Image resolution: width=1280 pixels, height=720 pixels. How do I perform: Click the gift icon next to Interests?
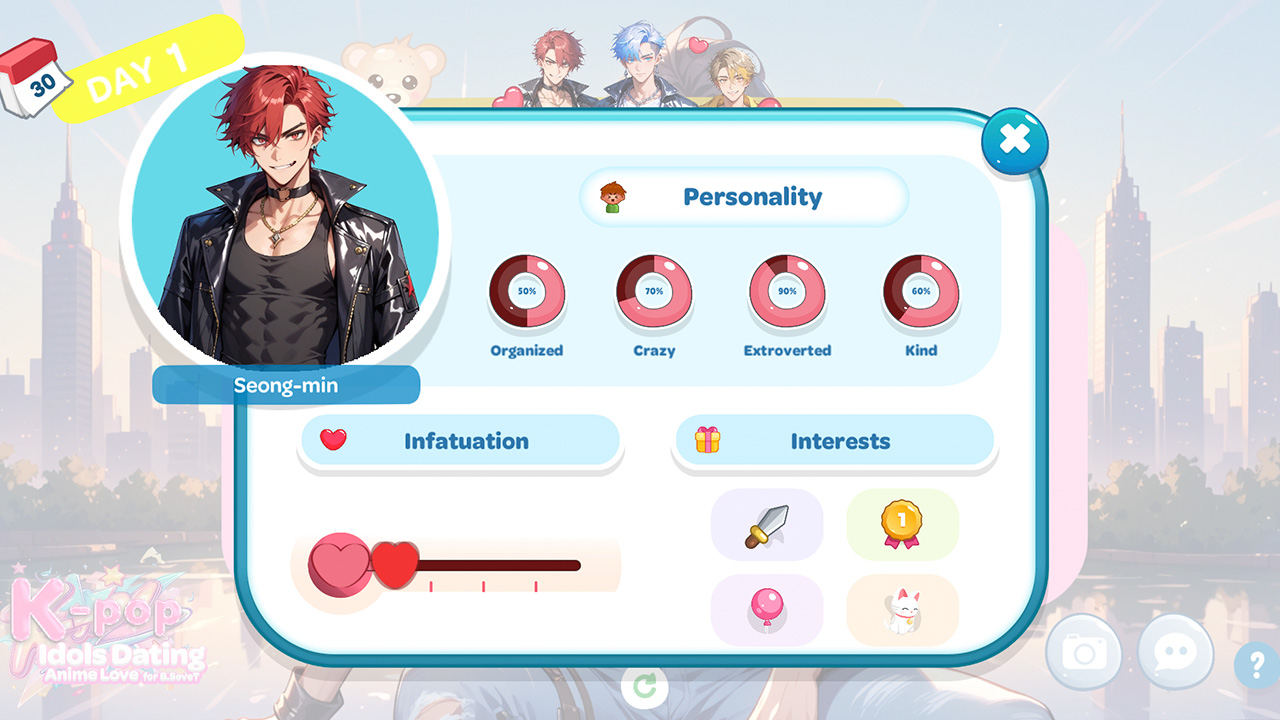click(x=706, y=441)
